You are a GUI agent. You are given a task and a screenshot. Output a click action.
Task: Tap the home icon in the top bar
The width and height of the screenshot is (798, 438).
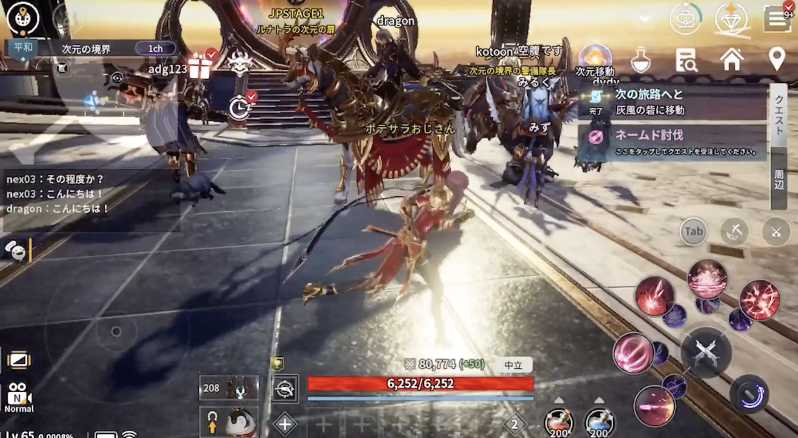(x=732, y=59)
